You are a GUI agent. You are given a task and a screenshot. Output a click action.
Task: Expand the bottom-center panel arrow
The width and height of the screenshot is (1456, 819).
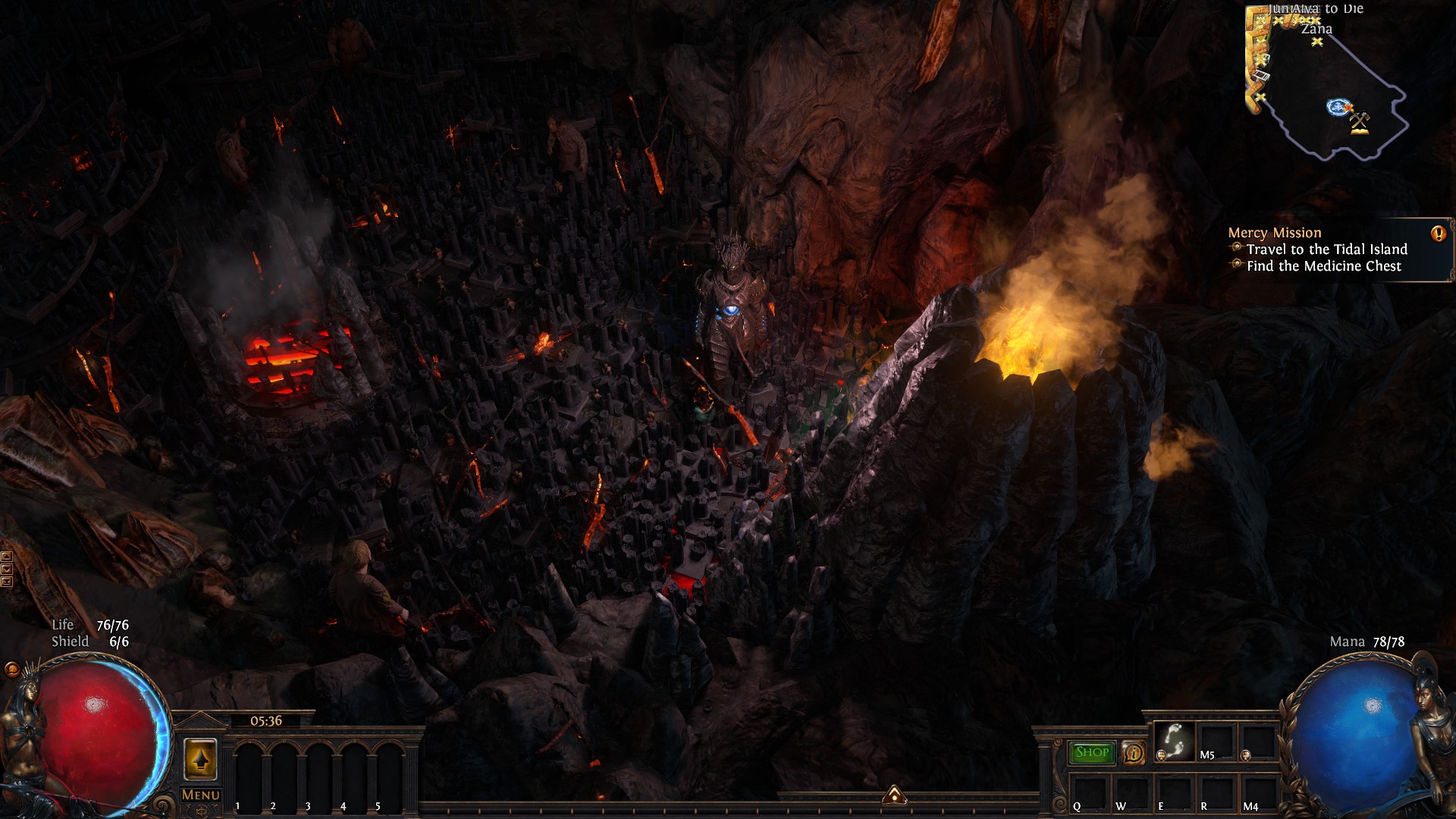pyautogui.click(x=895, y=795)
